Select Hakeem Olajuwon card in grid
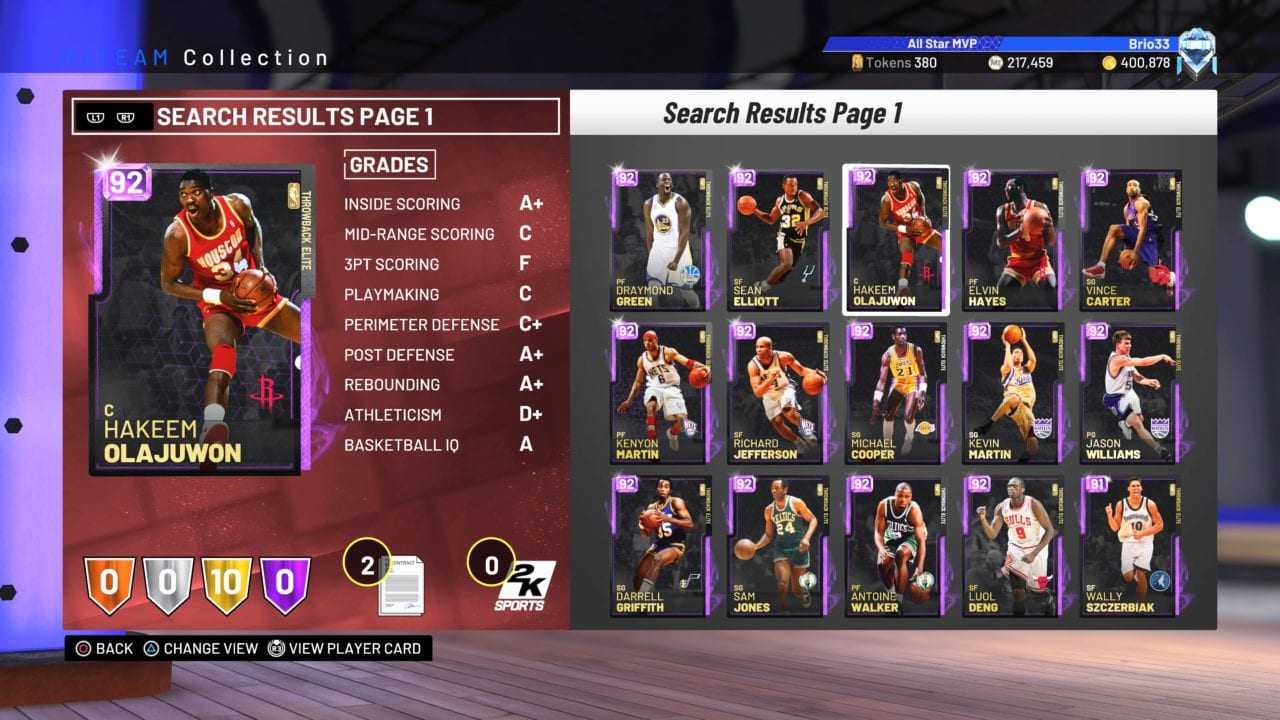 895,240
